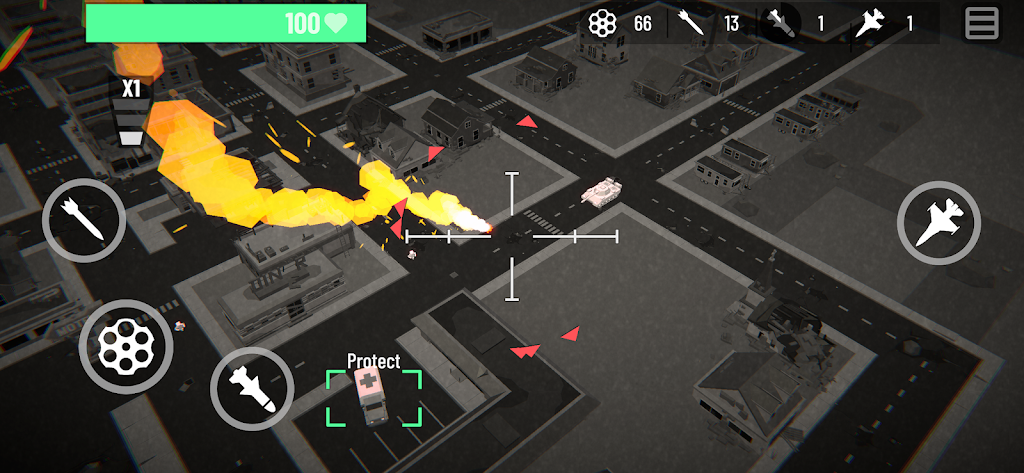Screen dimensions: 1024x473
Task: Open the hamburger pause menu
Action: click(x=981, y=23)
